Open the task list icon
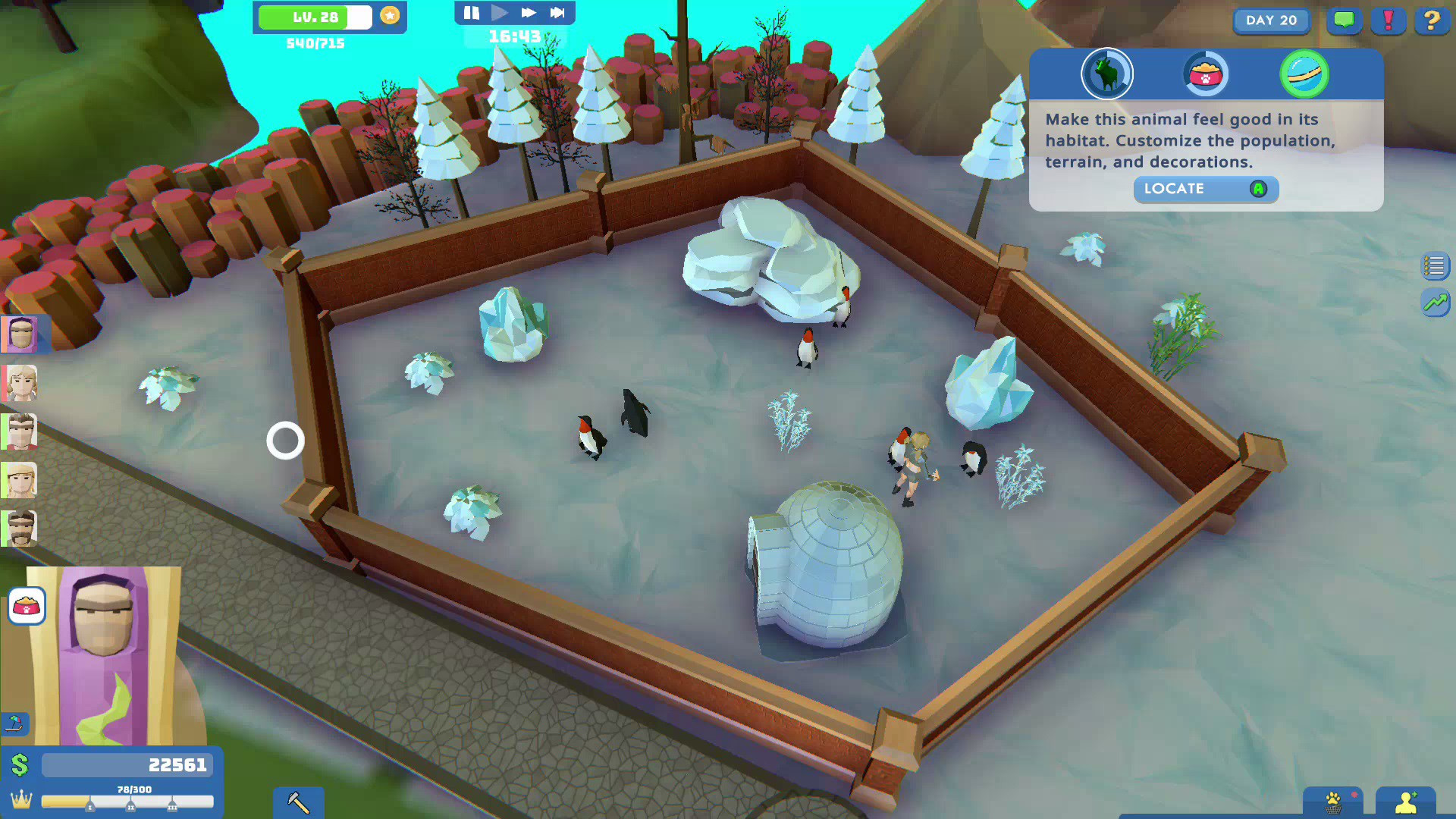The width and height of the screenshot is (1456, 819). click(1435, 266)
